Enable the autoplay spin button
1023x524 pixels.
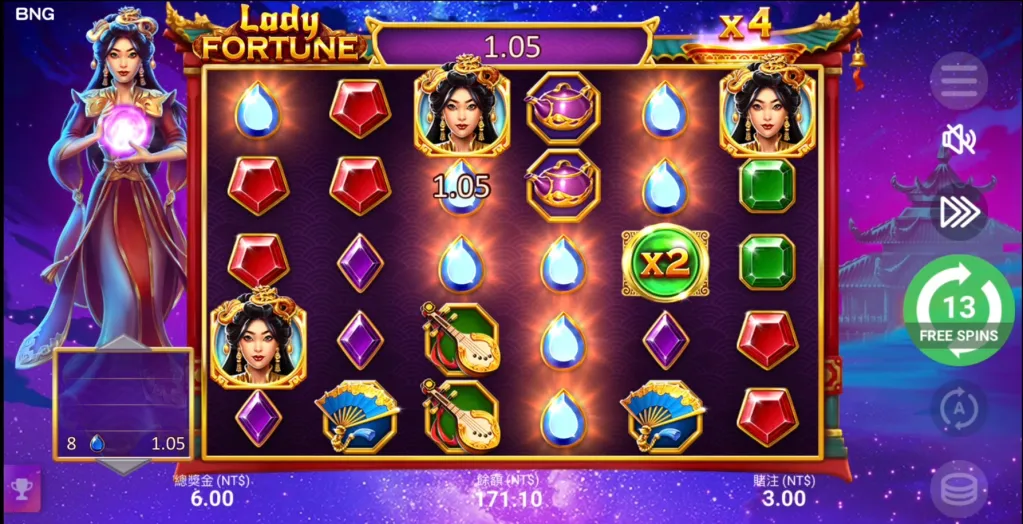tap(959, 408)
